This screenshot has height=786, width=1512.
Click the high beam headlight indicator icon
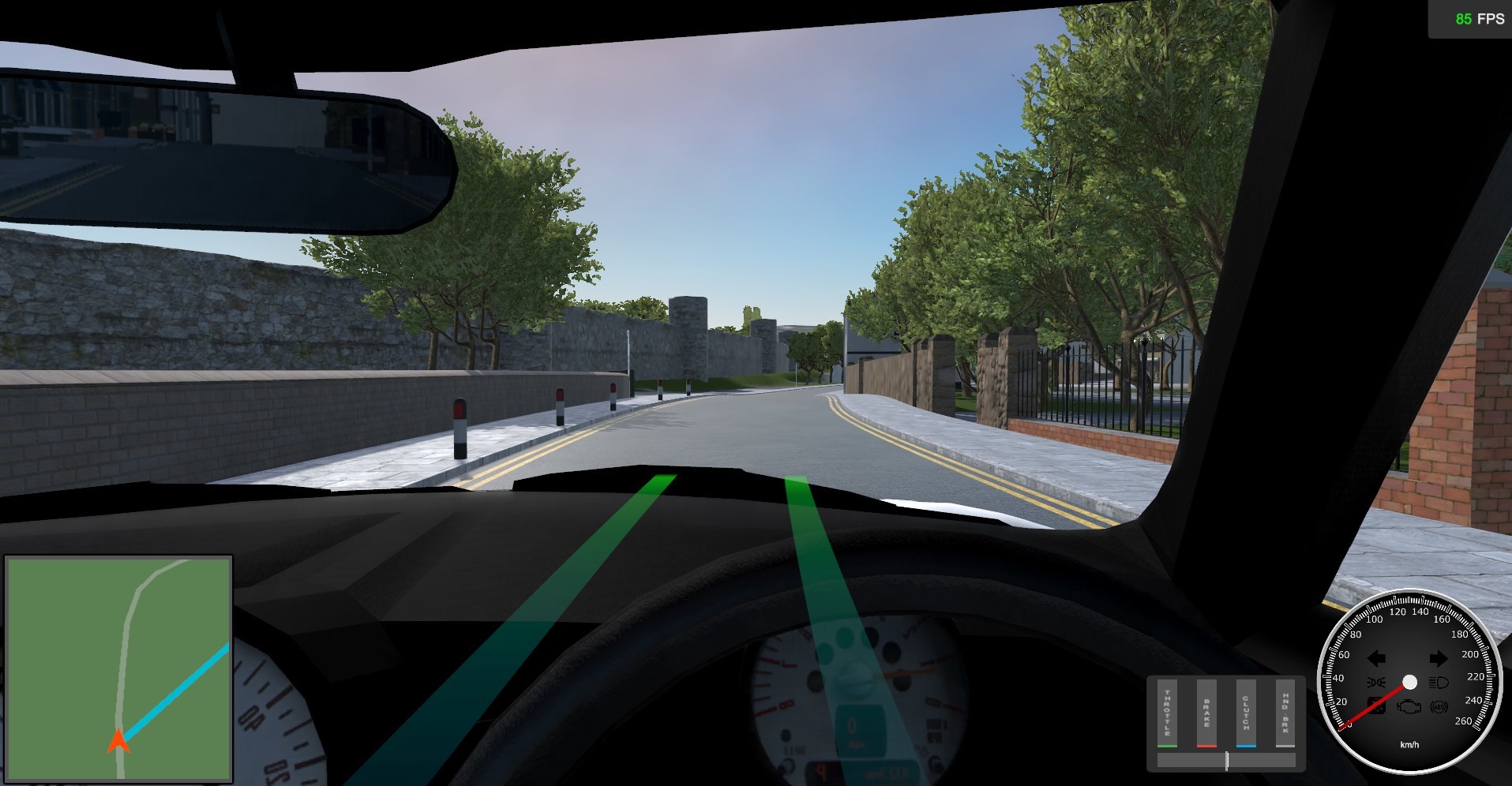[1437, 682]
